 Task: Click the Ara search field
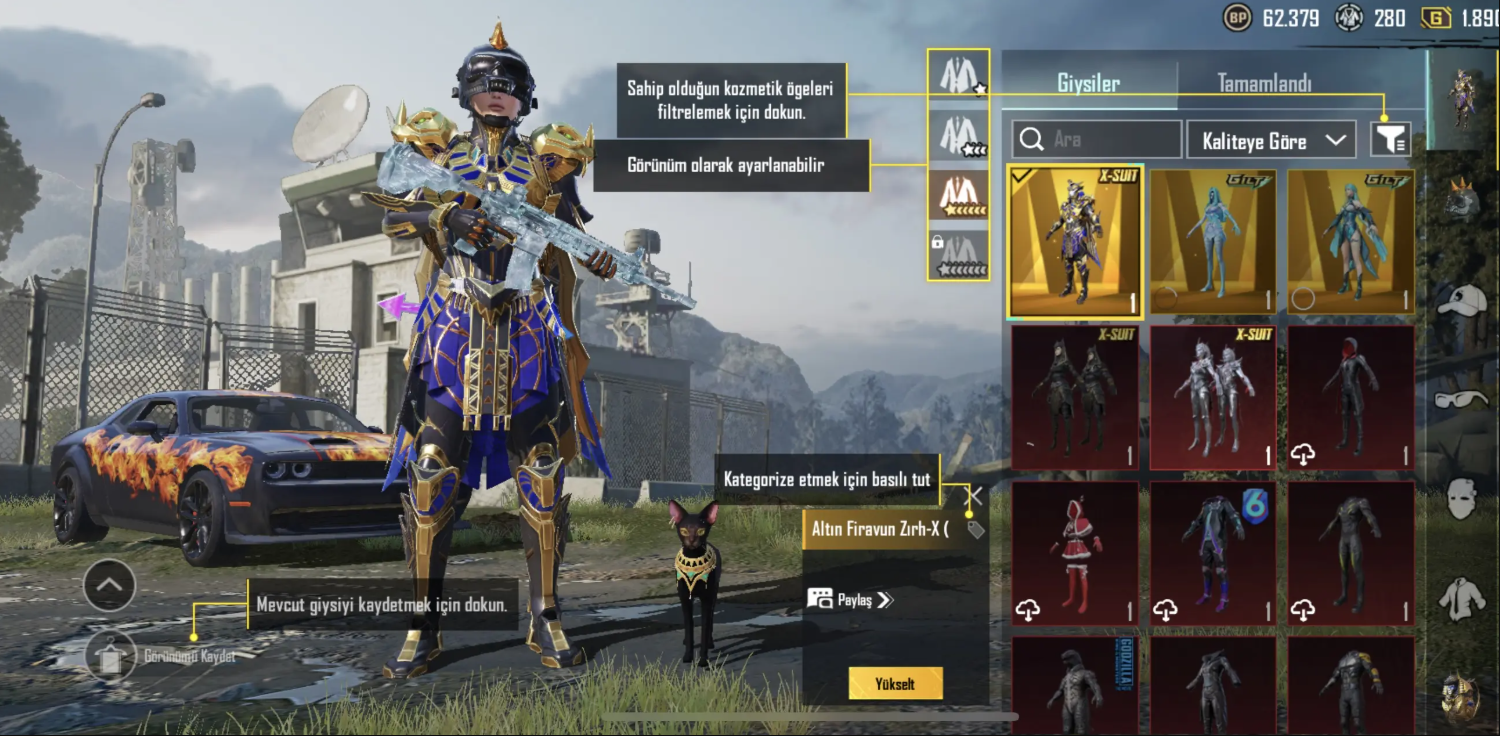[1097, 140]
